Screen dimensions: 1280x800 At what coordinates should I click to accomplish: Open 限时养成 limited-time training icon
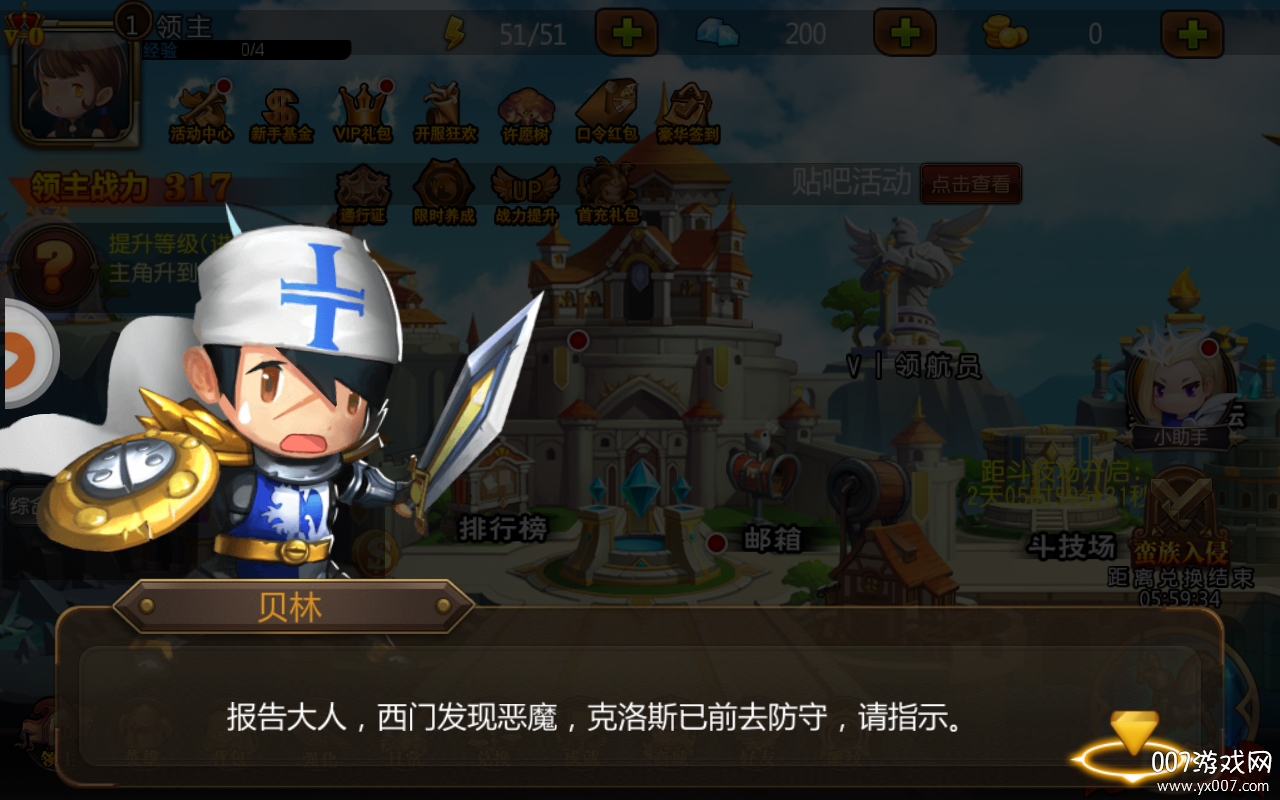[x=443, y=190]
